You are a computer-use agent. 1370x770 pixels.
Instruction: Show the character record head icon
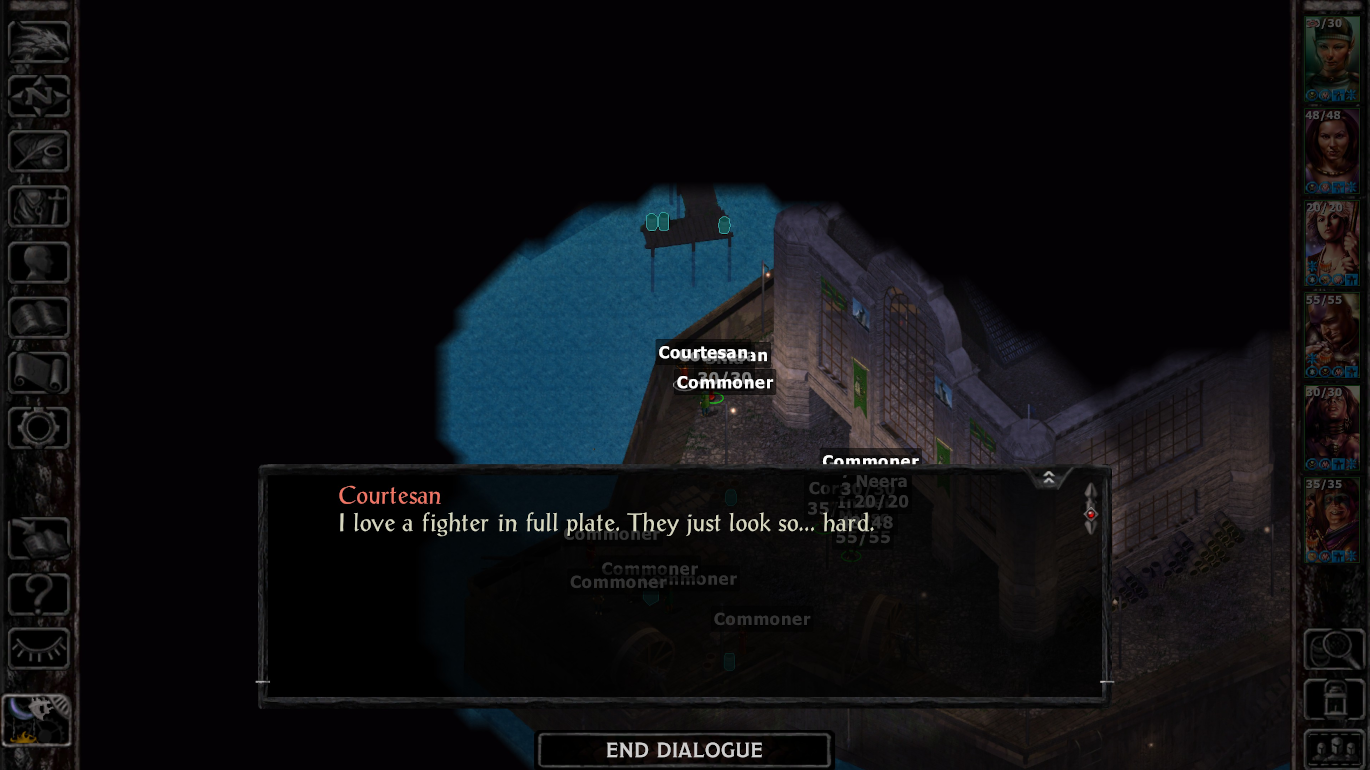coord(39,263)
